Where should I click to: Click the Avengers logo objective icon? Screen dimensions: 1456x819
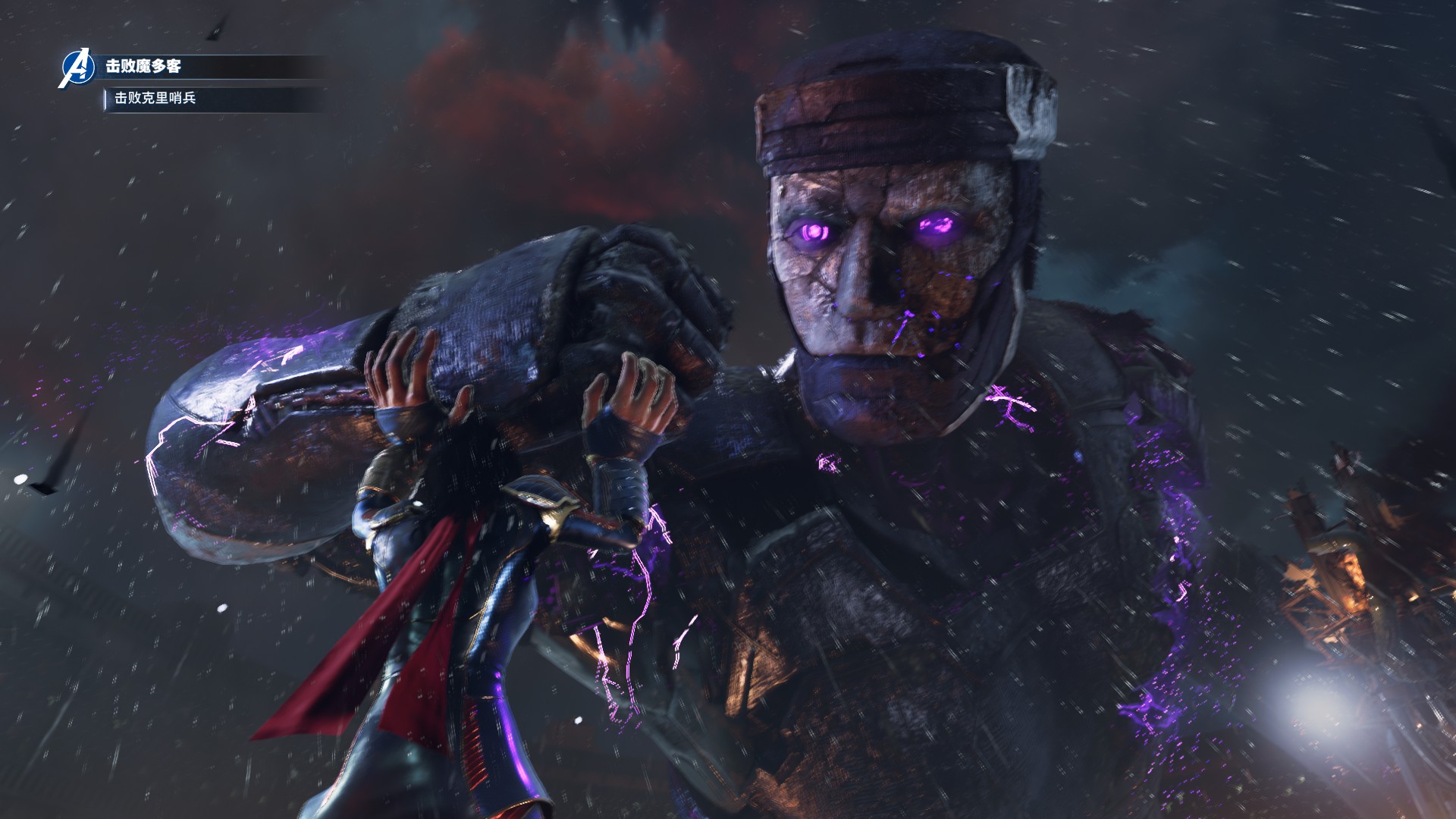[77, 67]
